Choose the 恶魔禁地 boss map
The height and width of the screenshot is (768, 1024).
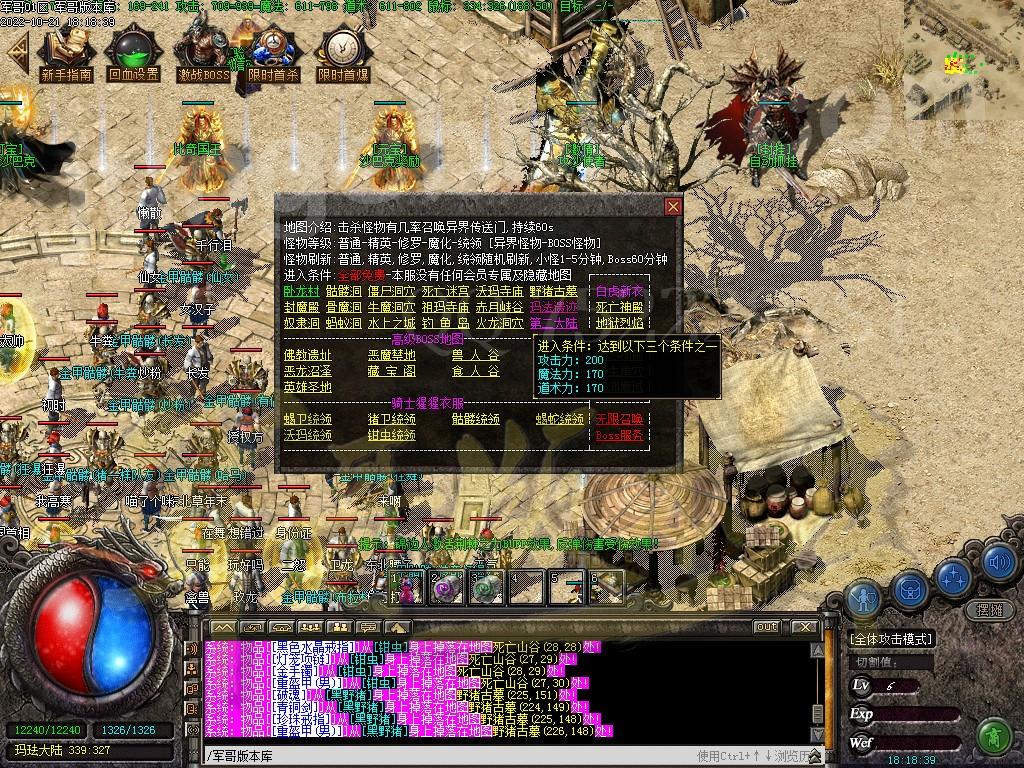pyautogui.click(x=391, y=355)
